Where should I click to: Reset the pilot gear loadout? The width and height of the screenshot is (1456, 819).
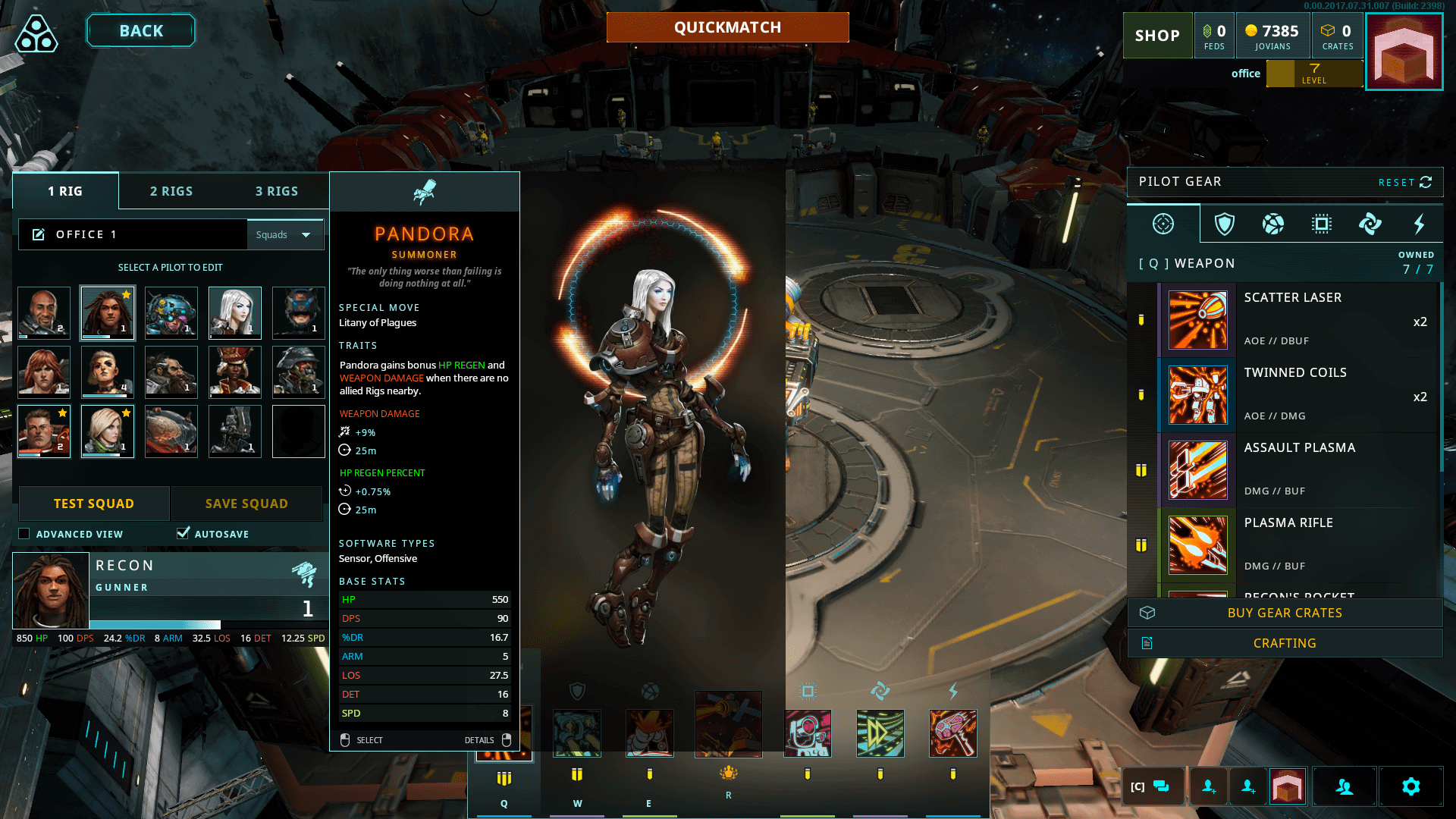(1404, 182)
